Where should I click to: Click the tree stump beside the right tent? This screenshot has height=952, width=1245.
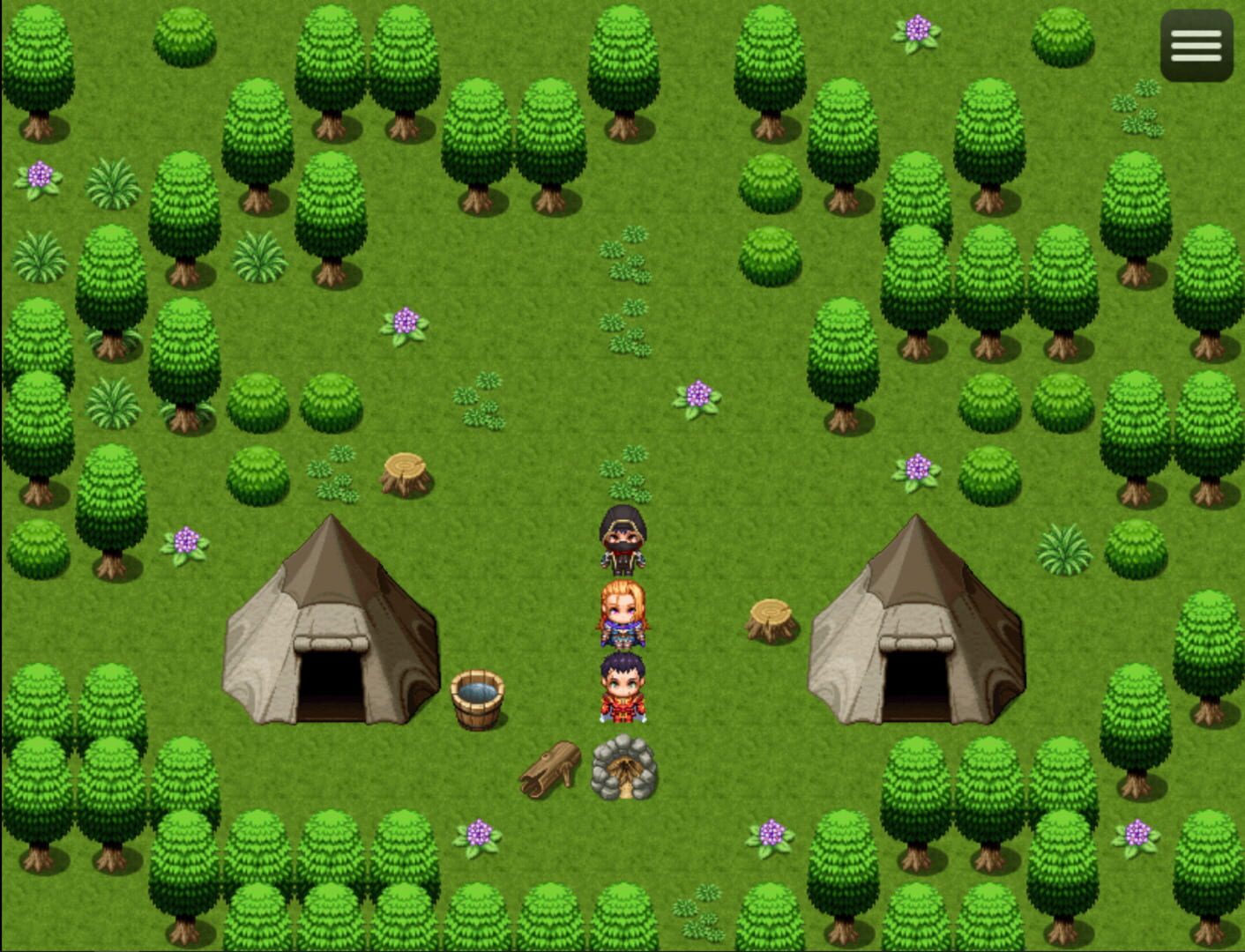pos(770,621)
